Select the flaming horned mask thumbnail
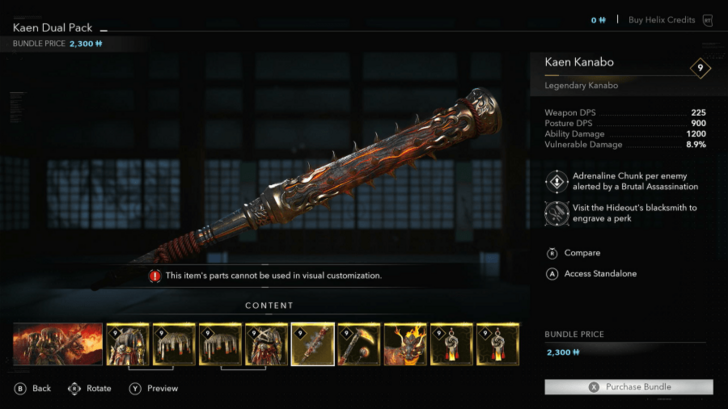 (404, 343)
